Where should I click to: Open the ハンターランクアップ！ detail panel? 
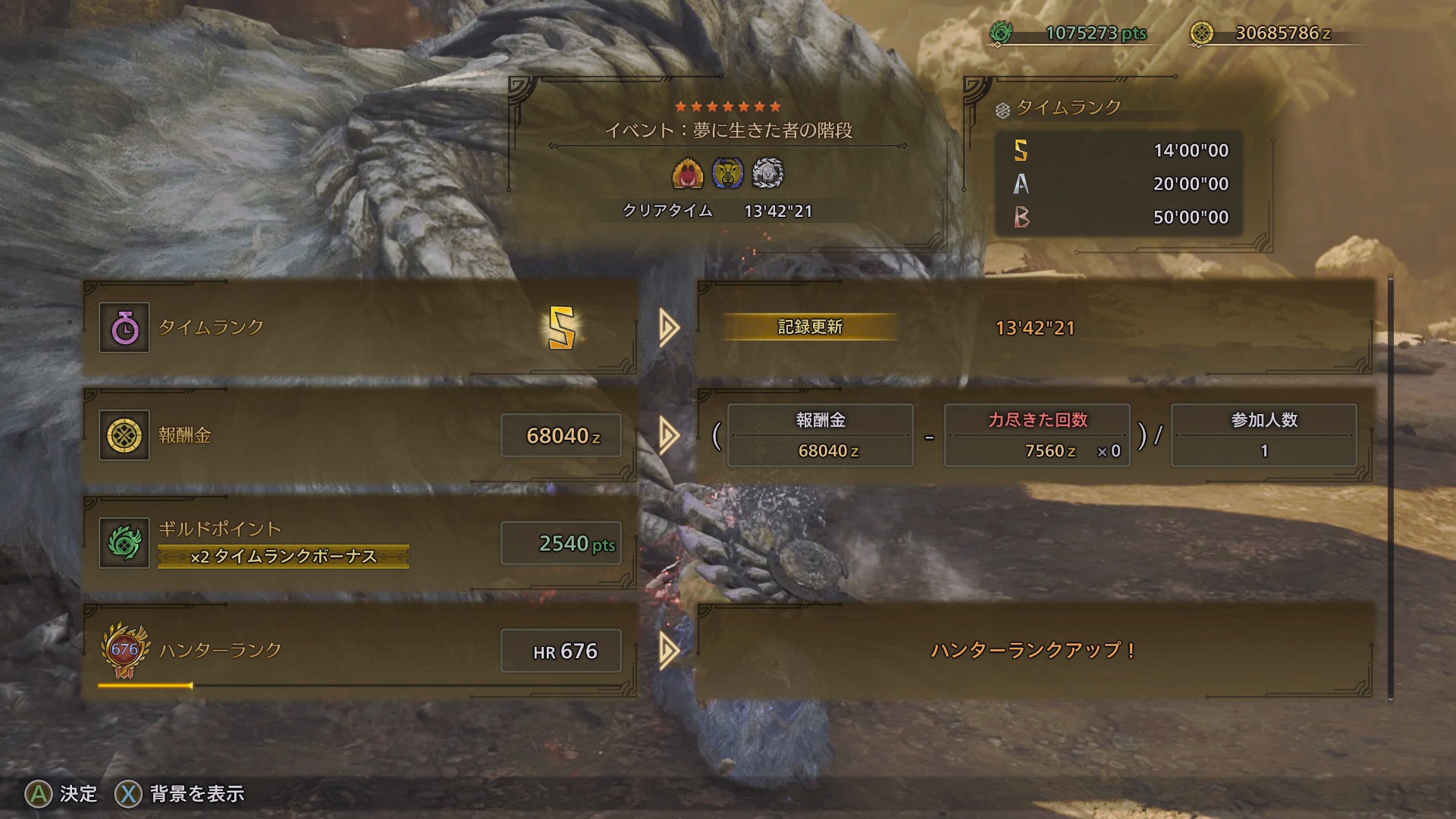1034,651
